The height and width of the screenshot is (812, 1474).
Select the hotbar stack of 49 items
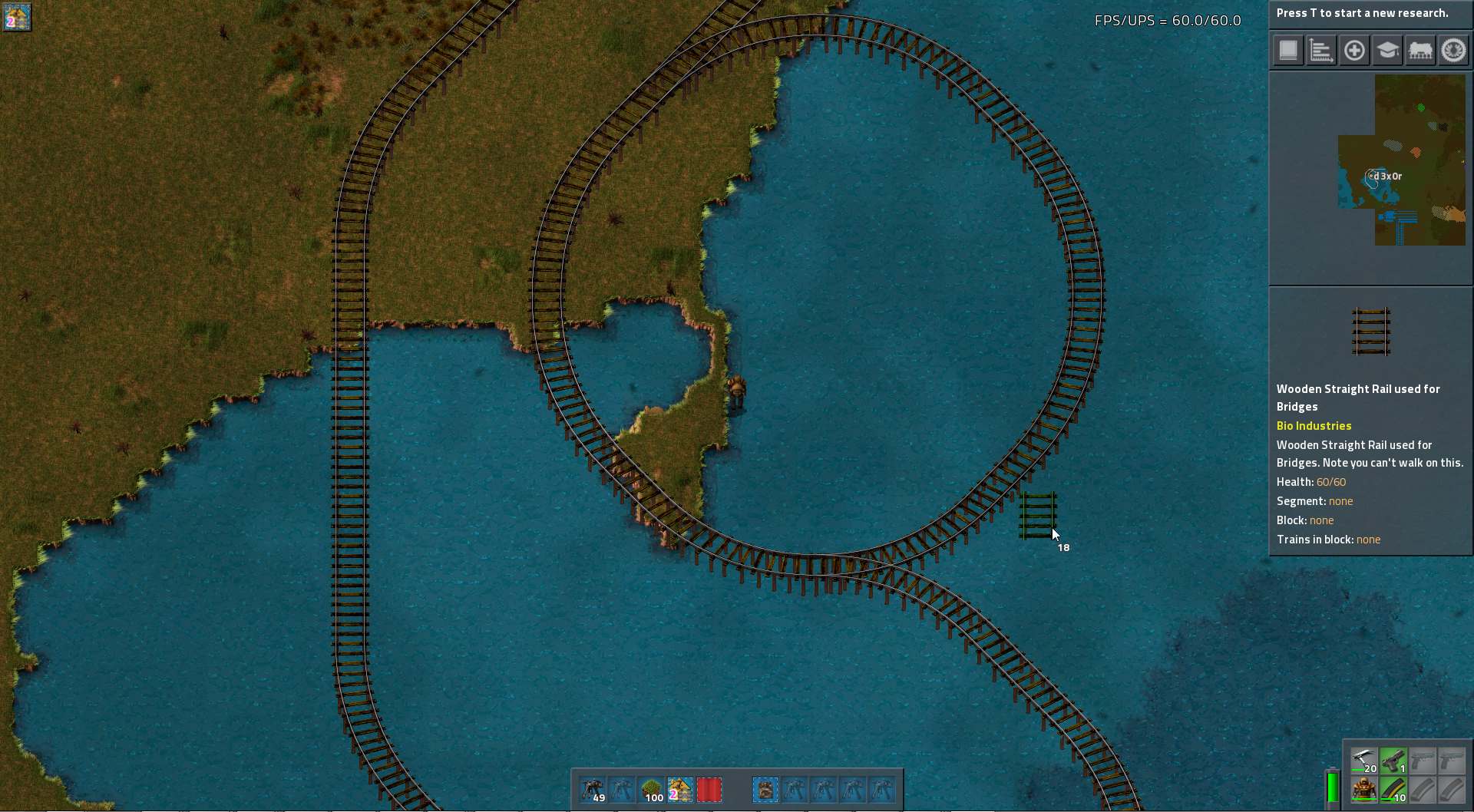[x=593, y=790]
